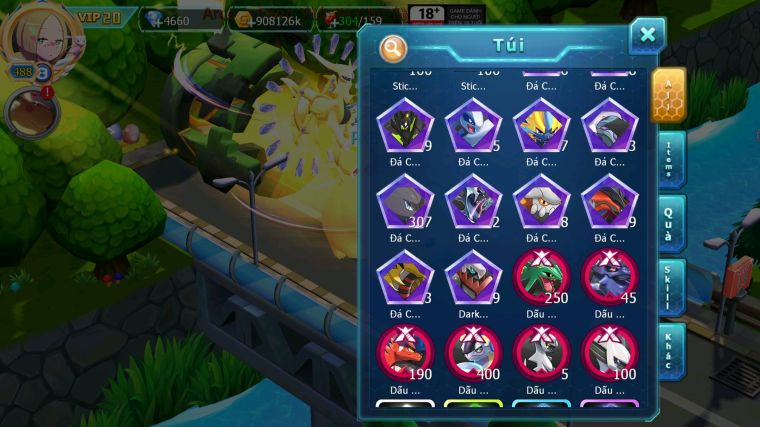The height and width of the screenshot is (427, 760).
Task: Choose the emblem item with count 100
Action: [x=609, y=352]
